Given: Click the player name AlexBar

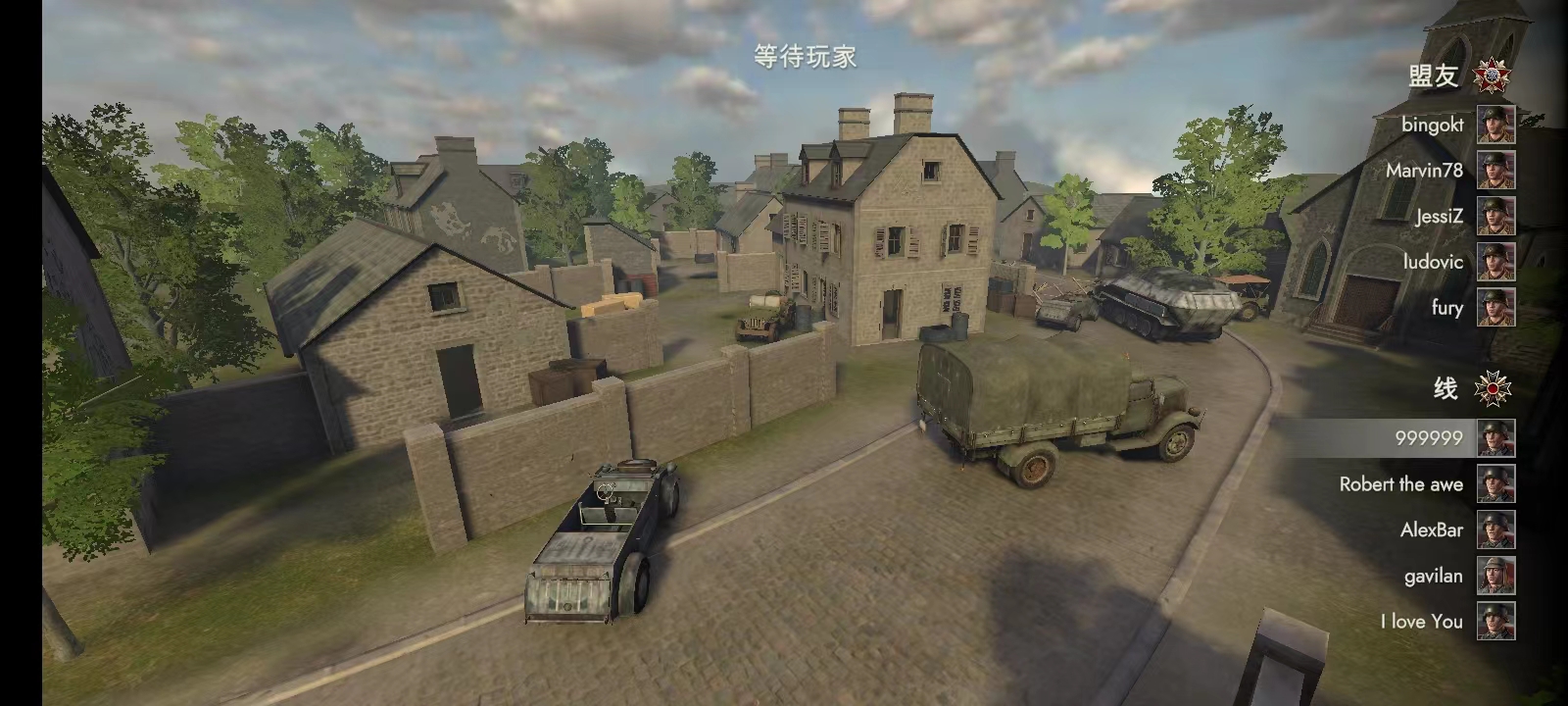Looking at the screenshot, I should (x=1434, y=529).
